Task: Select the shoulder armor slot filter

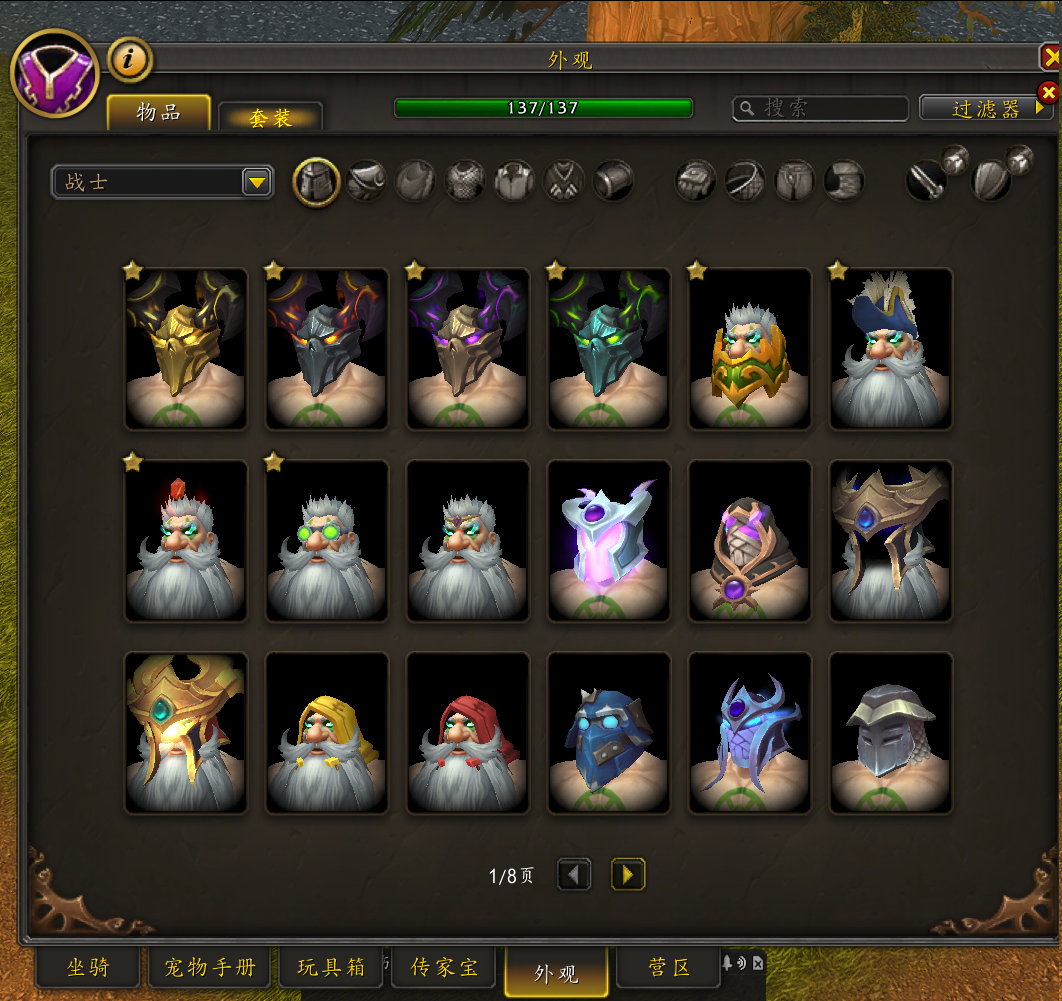Action: pyautogui.click(x=366, y=182)
